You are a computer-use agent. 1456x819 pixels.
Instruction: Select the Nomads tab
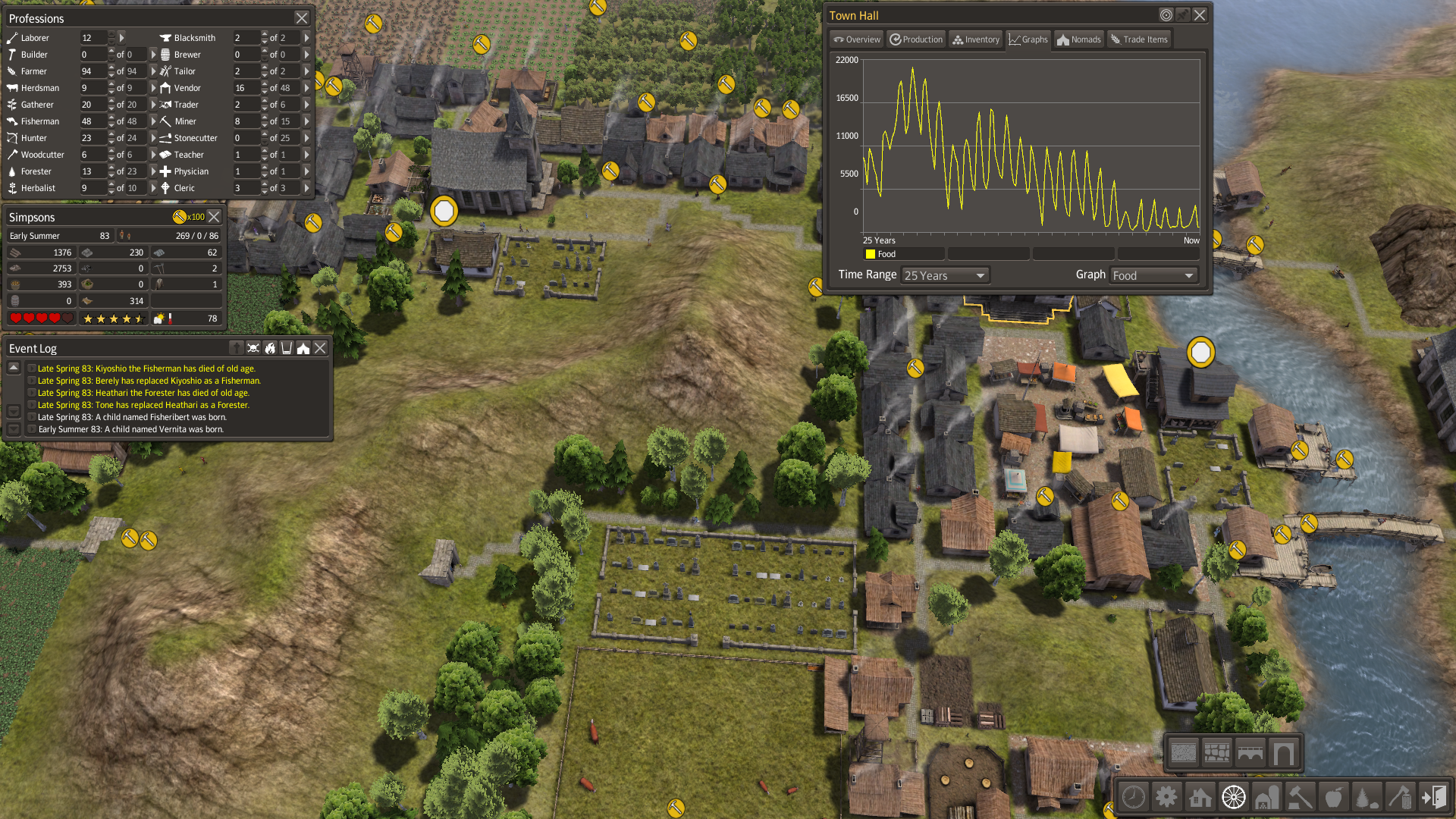point(1078,39)
